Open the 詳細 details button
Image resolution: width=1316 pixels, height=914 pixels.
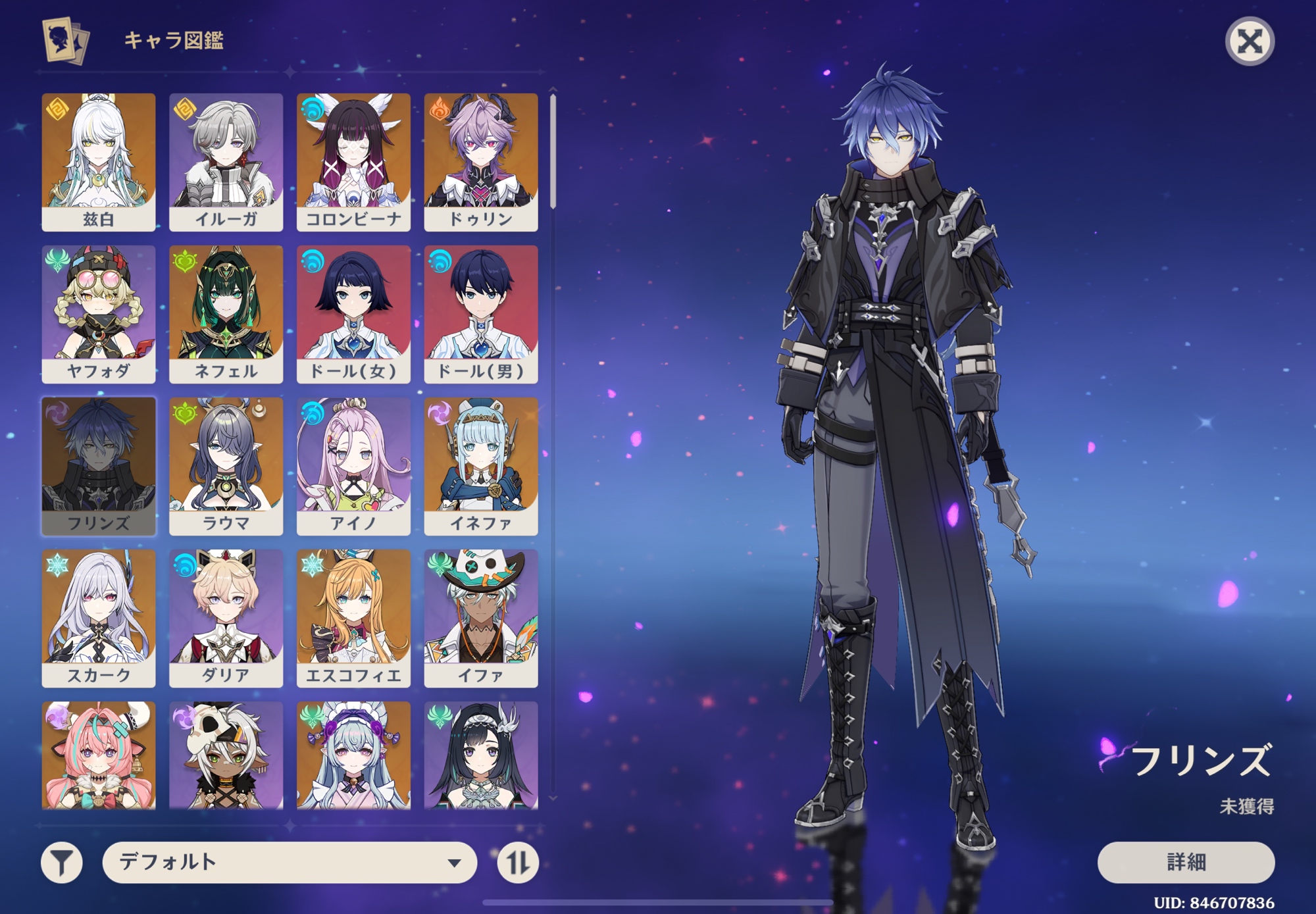click(1185, 861)
